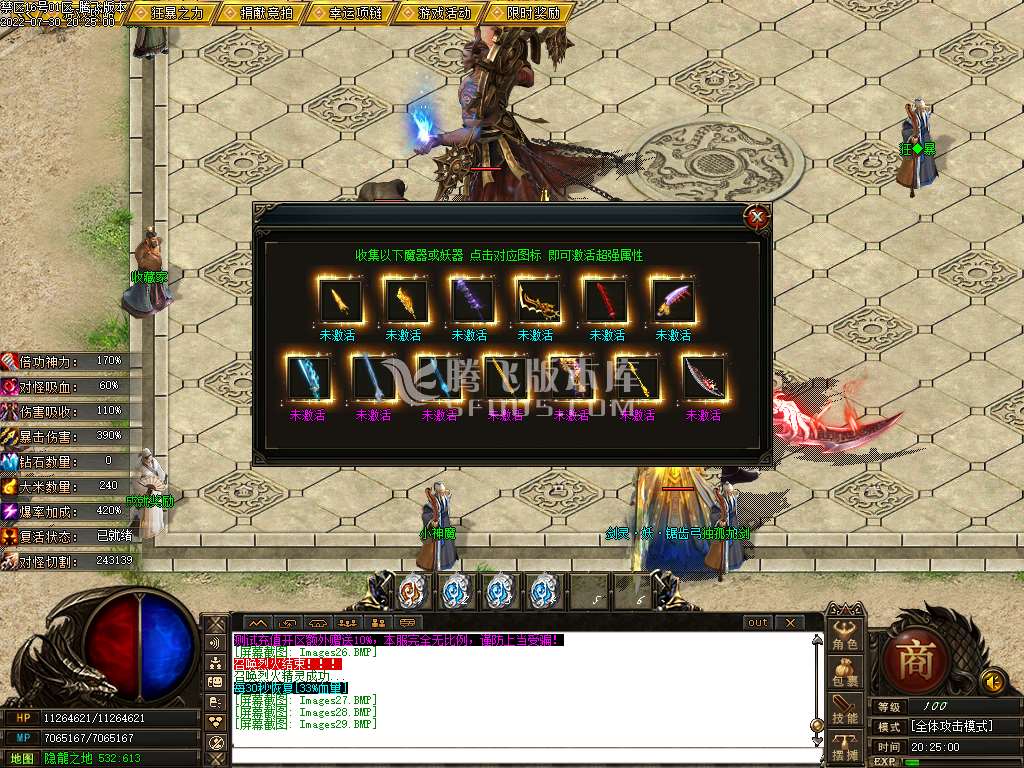Select the dark red scythe icon
The image size is (1024, 768).
tap(703, 379)
